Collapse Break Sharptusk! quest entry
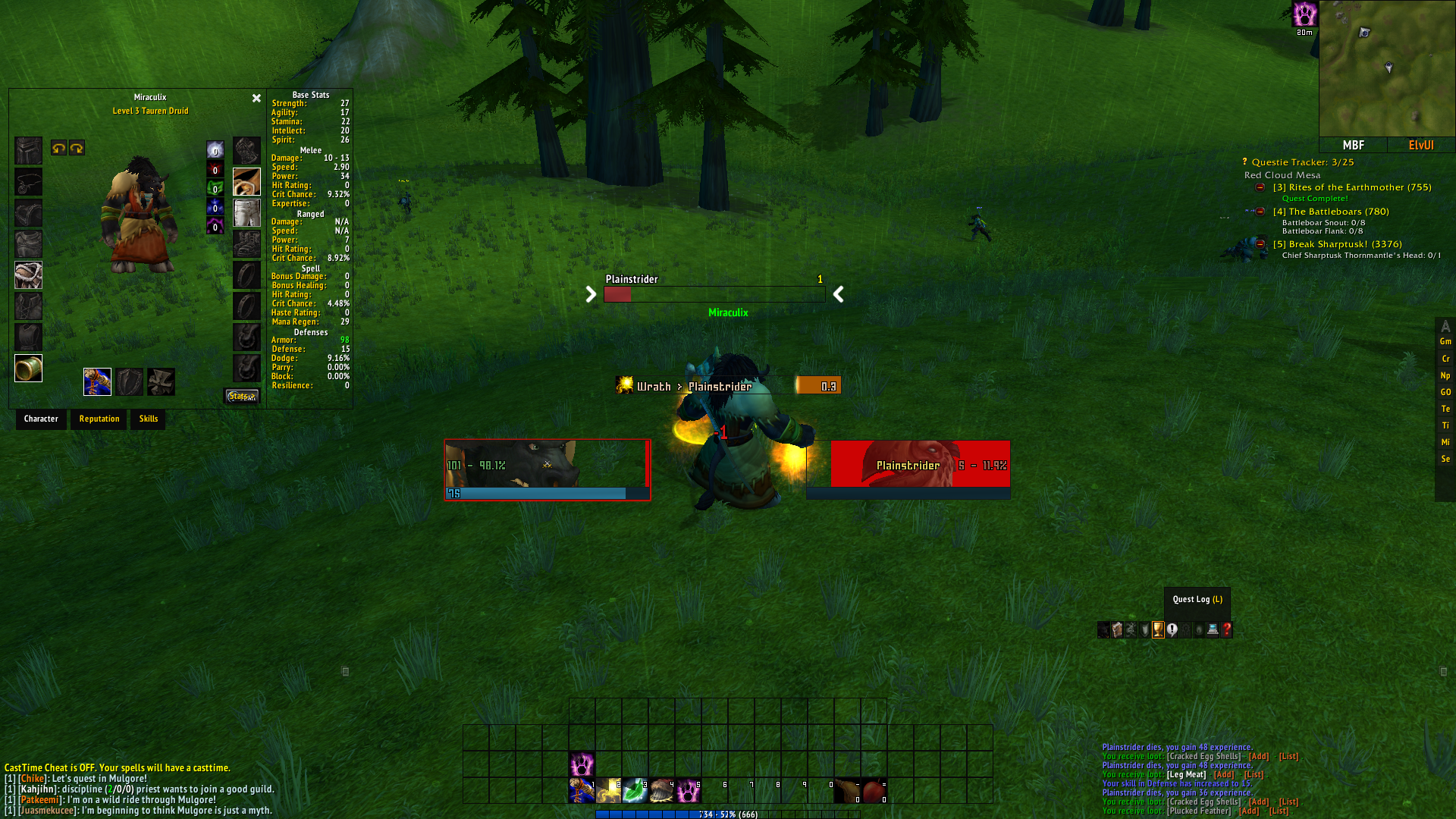 point(1260,245)
